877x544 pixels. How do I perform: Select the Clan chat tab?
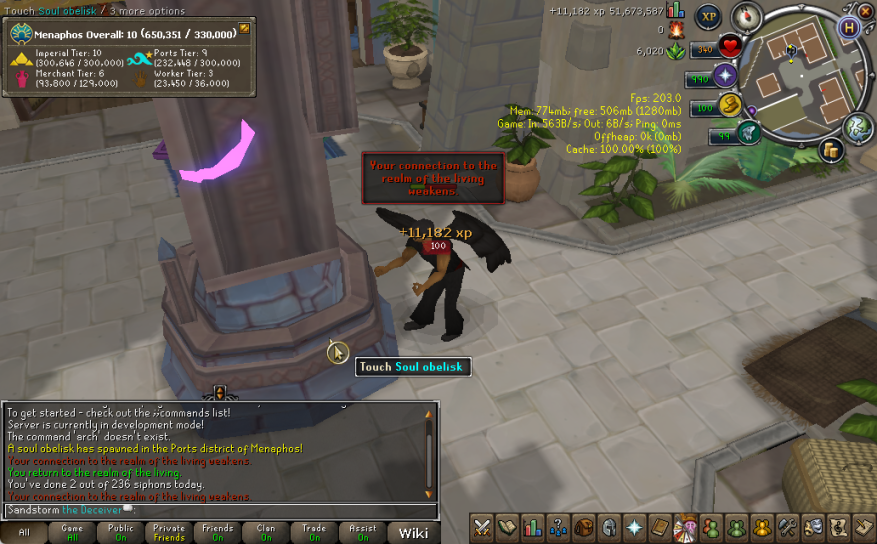(x=265, y=532)
